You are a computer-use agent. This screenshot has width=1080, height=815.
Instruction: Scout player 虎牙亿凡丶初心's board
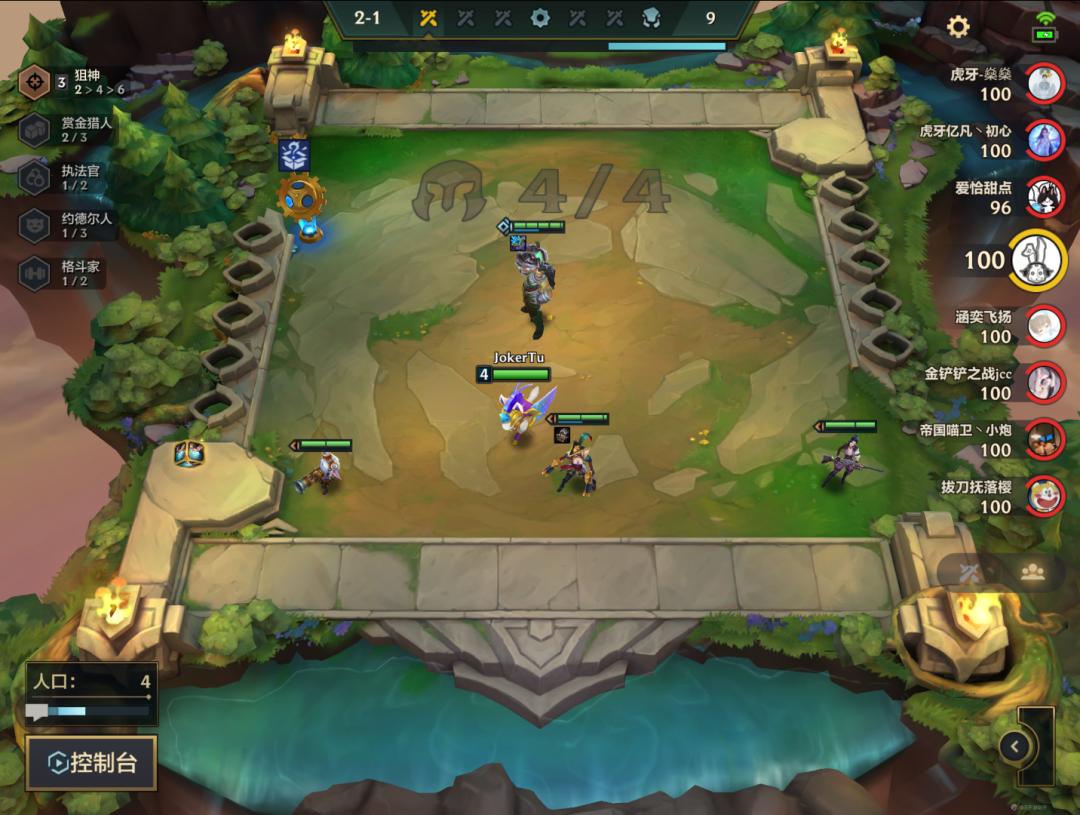pos(1045,140)
